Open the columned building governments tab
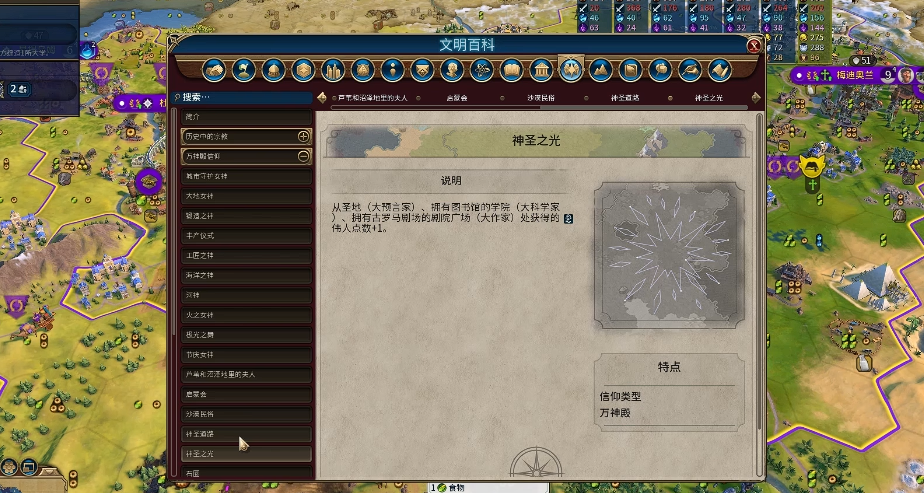Screen dimensions: 924x493 [541, 70]
